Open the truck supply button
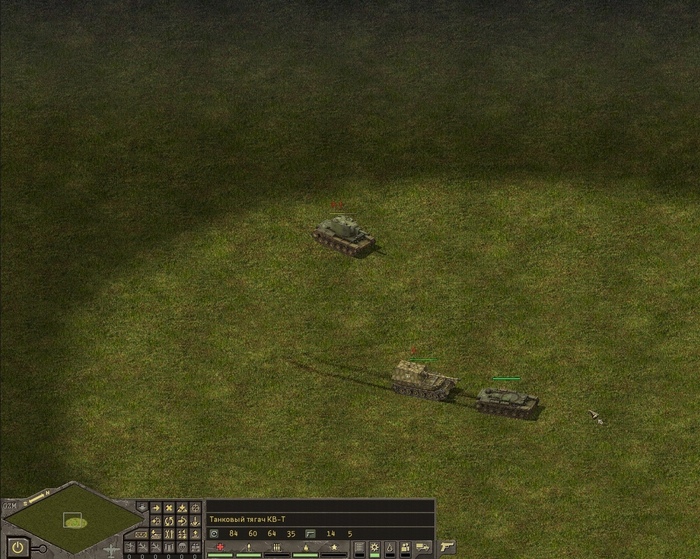The height and width of the screenshot is (559, 700). point(421,546)
